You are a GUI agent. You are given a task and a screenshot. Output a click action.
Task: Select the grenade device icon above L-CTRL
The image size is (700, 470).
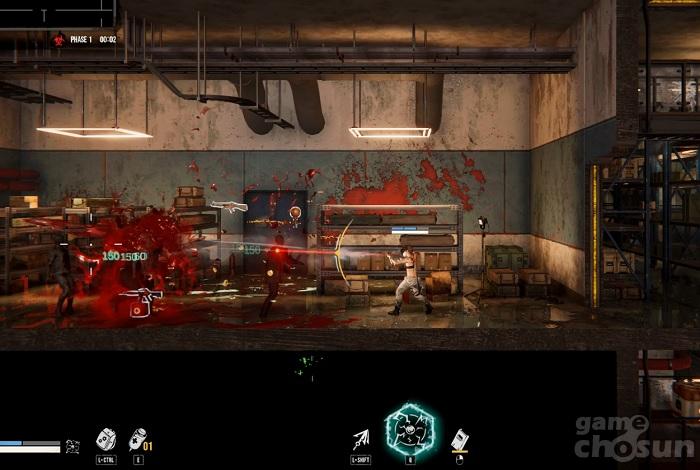pyautogui.click(x=105, y=439)
